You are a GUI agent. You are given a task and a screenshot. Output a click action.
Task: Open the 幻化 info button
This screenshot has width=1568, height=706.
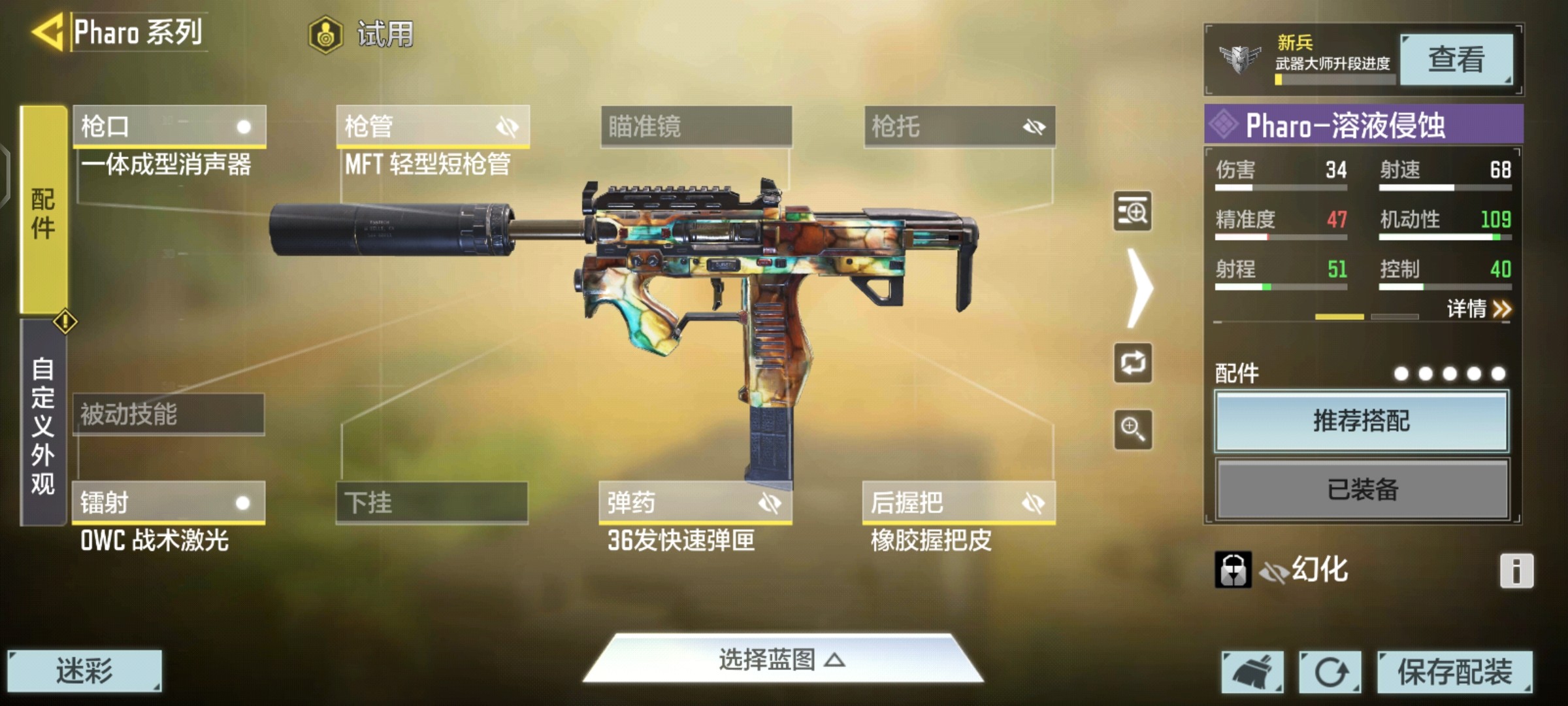click(1516, 571)
